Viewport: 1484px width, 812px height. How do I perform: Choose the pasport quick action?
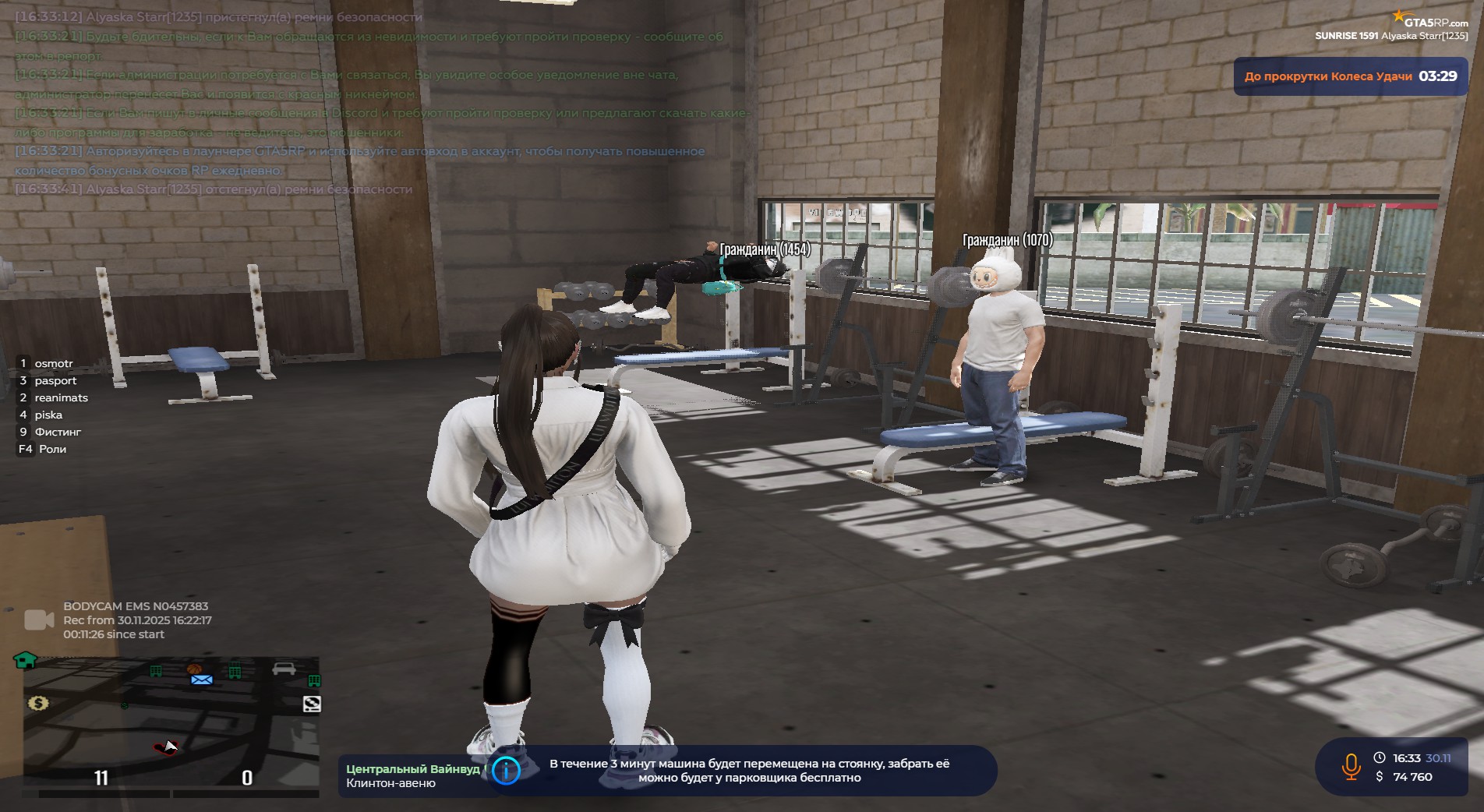click(x=55, y=380)
